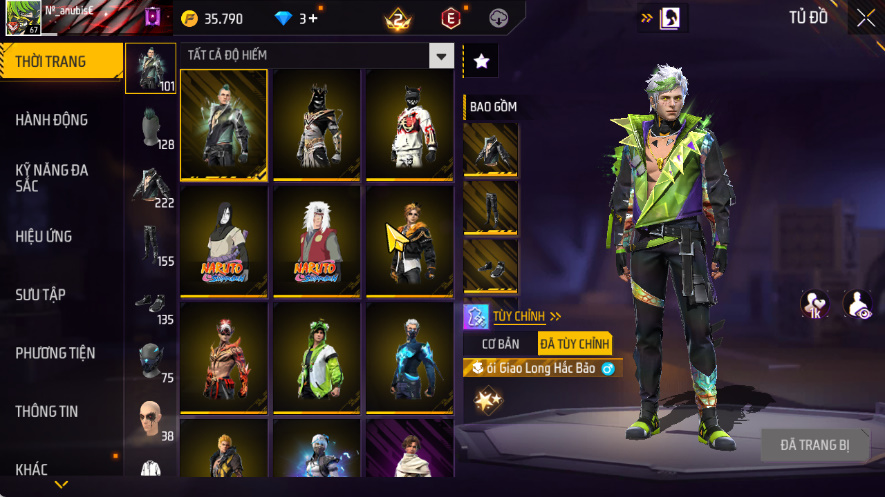Viewport: 885px width, 497px height.
Task: Toggle the star favorites filter
Action: [481, 62]
